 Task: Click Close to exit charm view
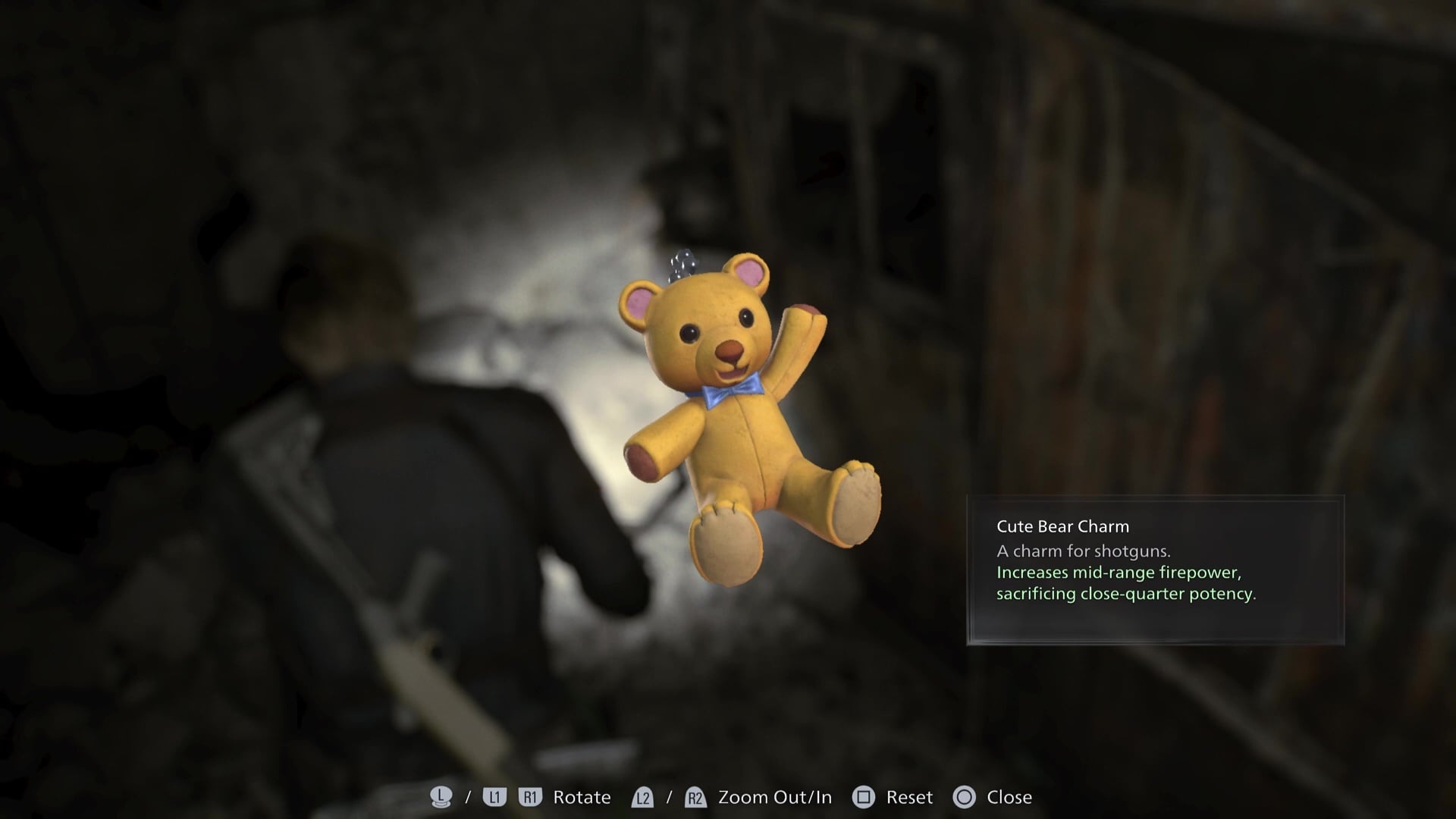pyautogui.click(x=1009, y=797)
